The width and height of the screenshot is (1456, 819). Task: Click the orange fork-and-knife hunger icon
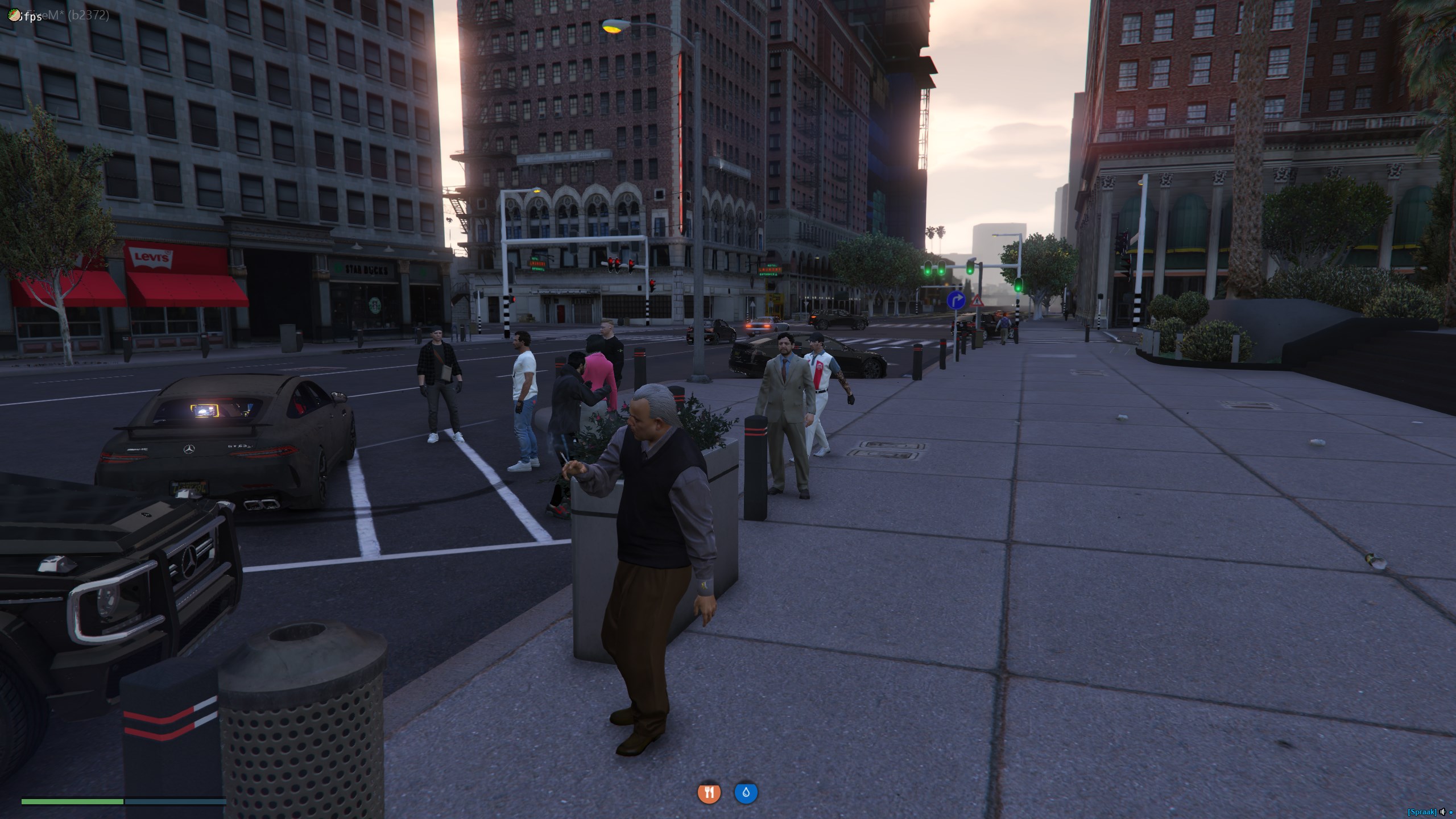click(709, 793)
